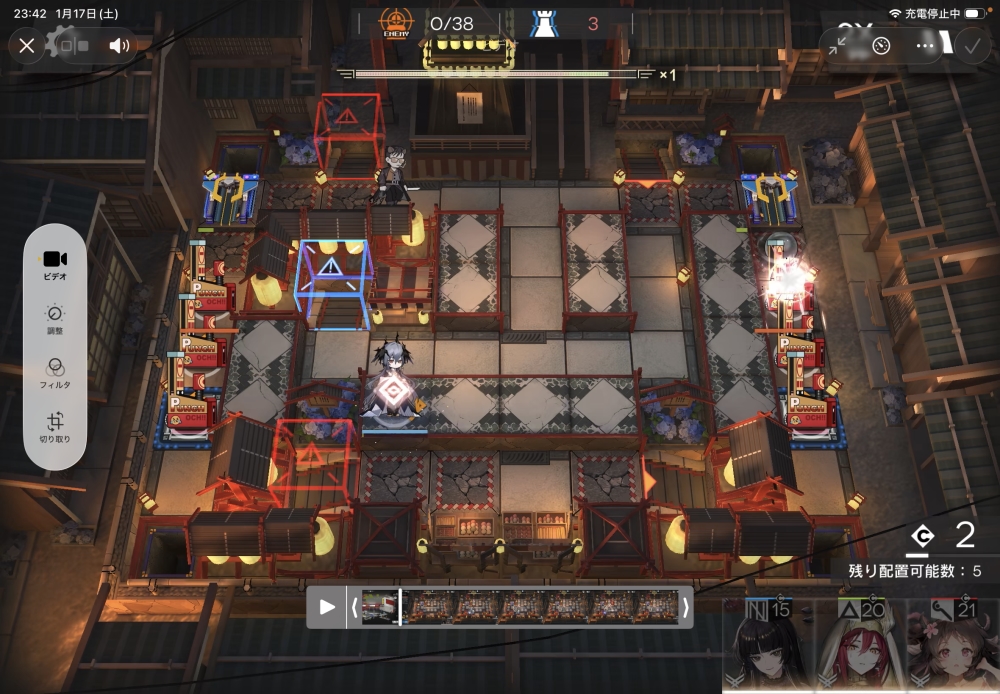Open the ビデオ editing tool

[55, 264]
